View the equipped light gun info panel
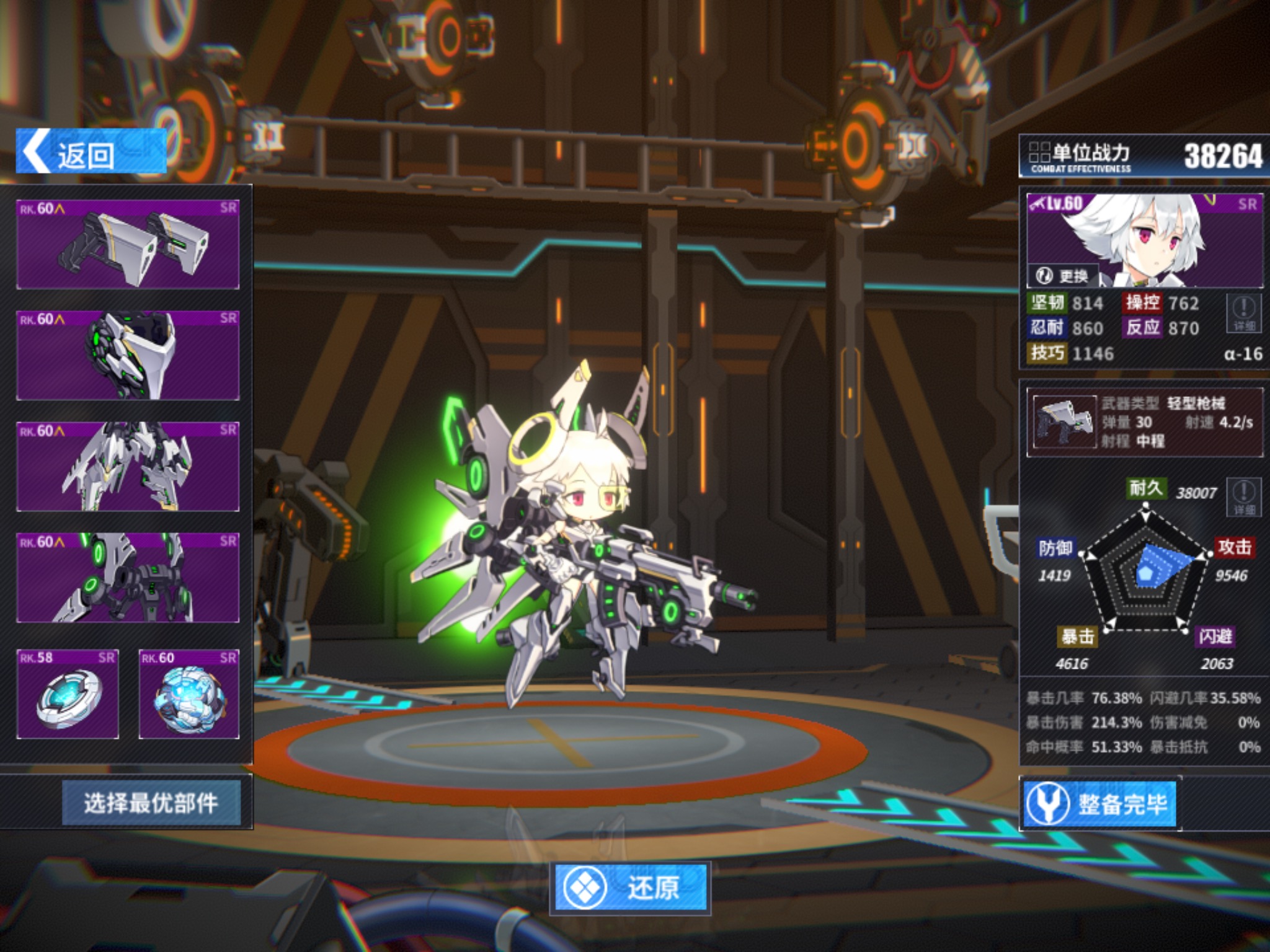This screenshot has height=952, width=1270. tap(1145, 423)
